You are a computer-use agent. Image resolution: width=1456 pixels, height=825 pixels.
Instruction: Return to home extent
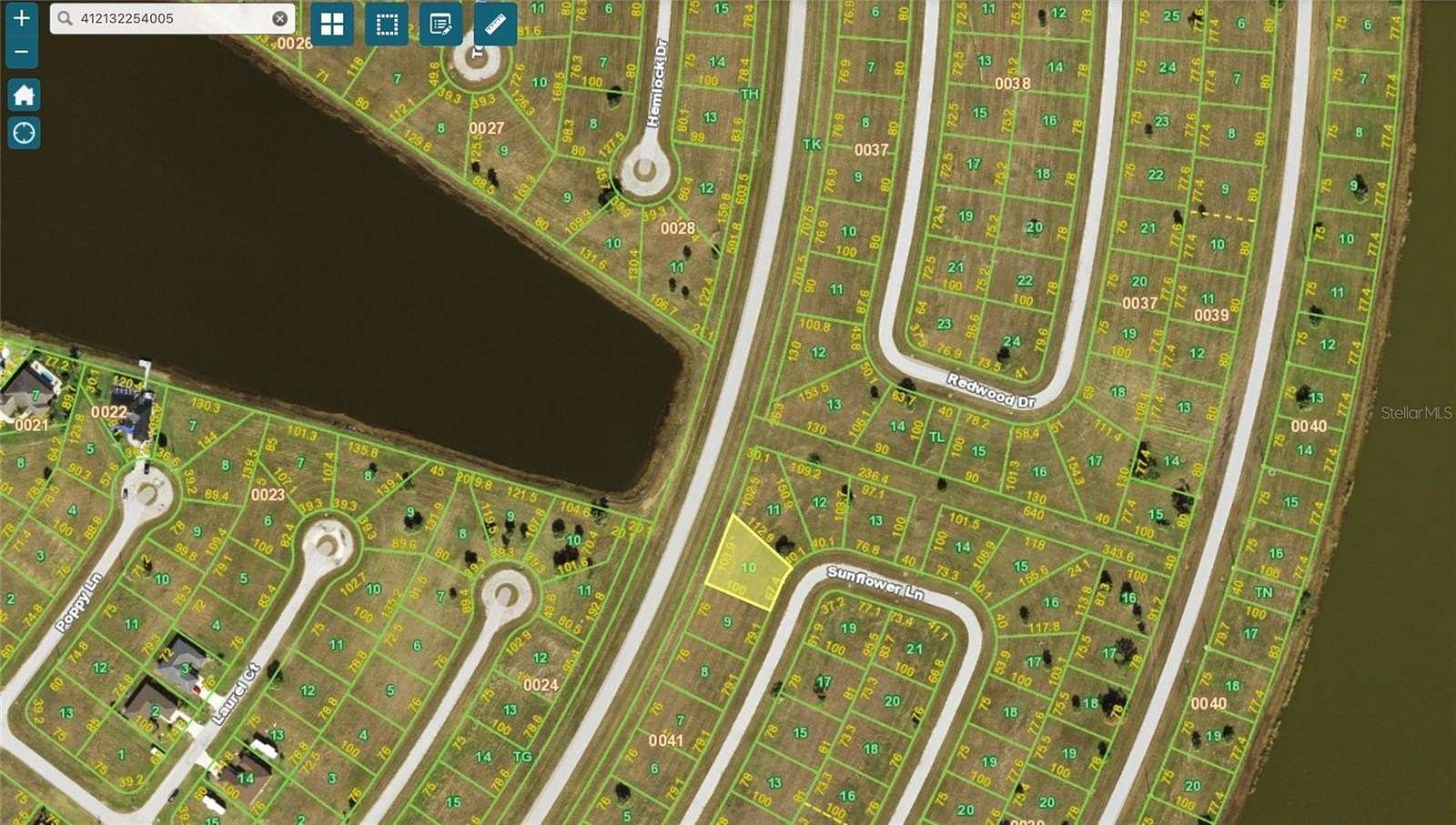pyautogui.click(x=22, y=95)
